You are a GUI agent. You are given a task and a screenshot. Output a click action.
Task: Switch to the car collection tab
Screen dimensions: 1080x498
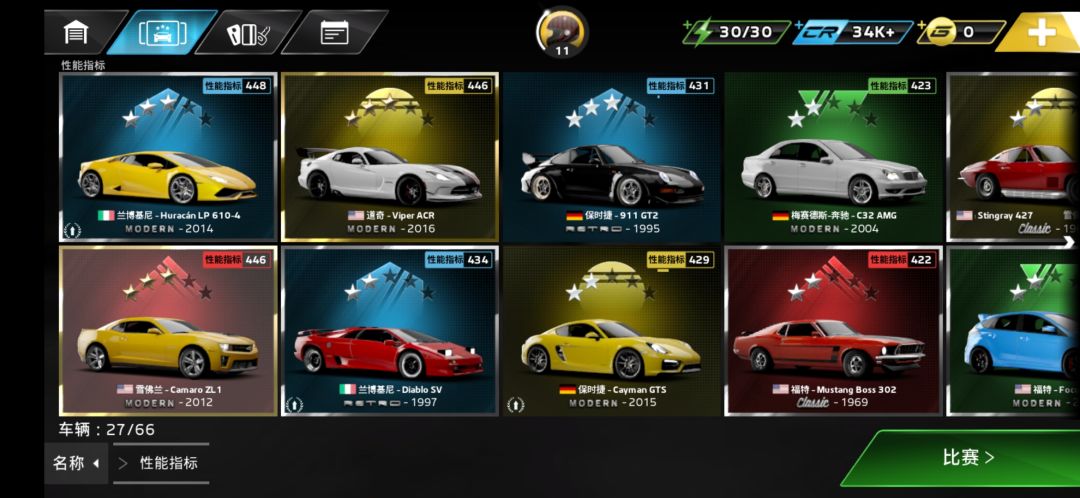pyautogui.click(x=162, y=32)
